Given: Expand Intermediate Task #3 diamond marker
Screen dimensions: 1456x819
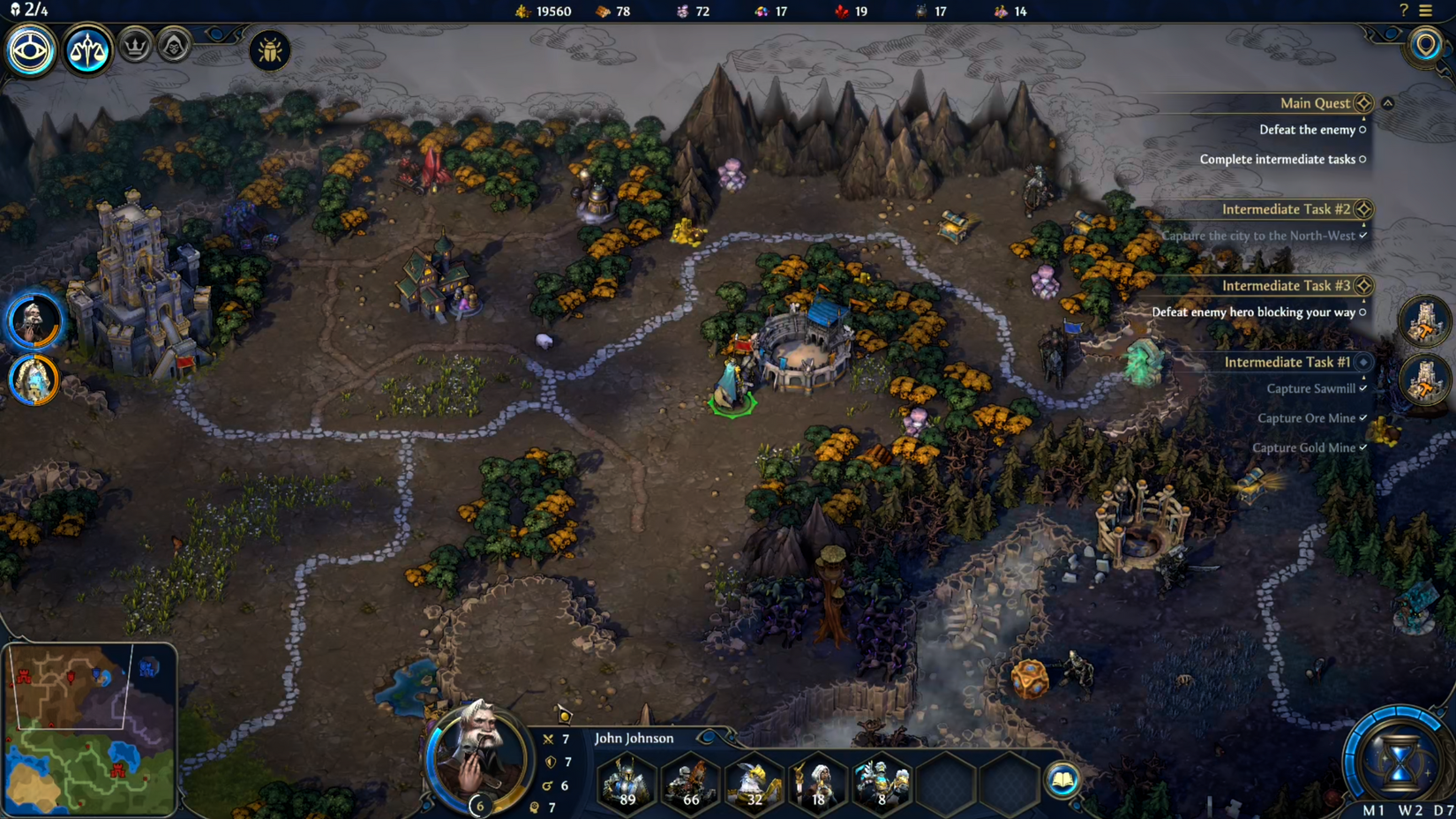Looking at the screenshot, I should click(1364, 285).
